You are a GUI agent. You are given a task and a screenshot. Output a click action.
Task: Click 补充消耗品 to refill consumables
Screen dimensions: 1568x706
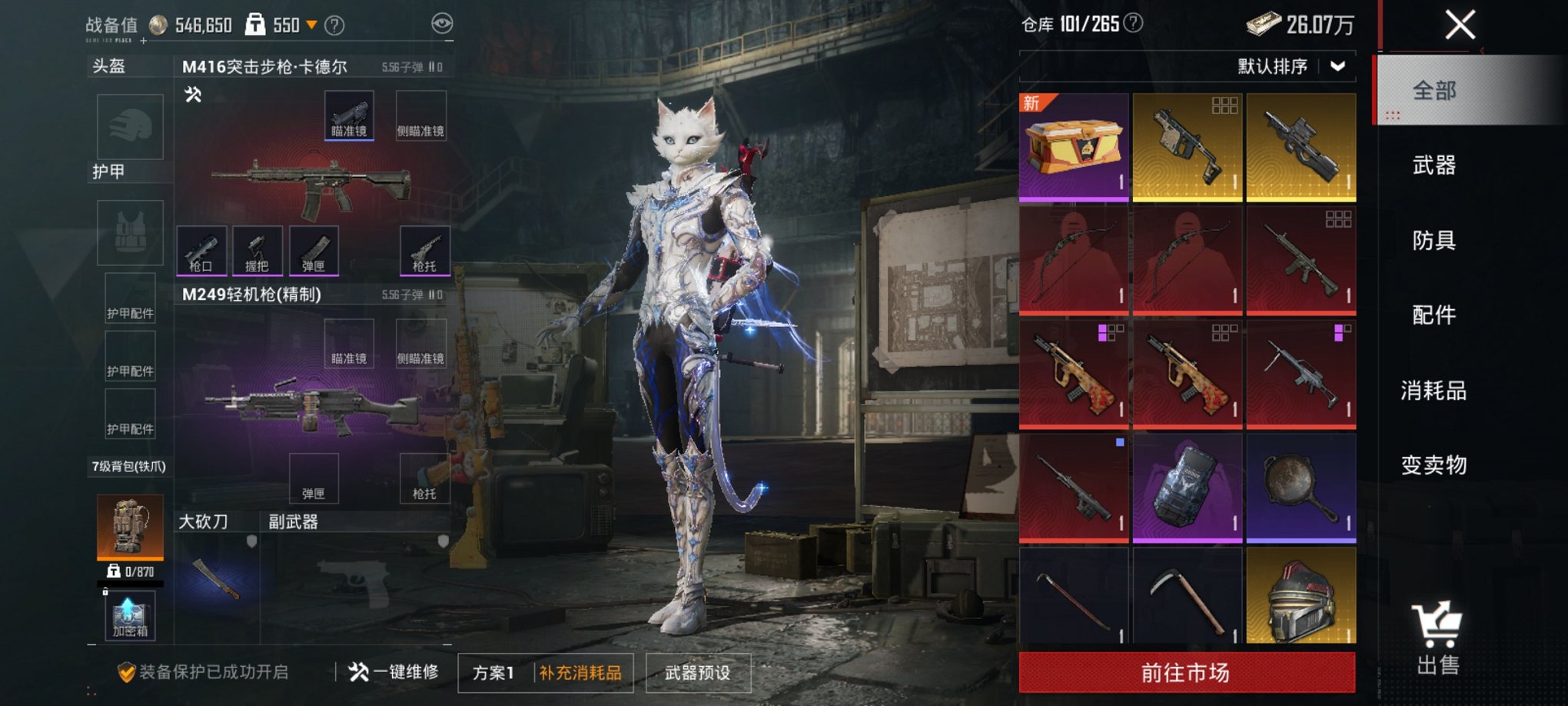(581, 673)
